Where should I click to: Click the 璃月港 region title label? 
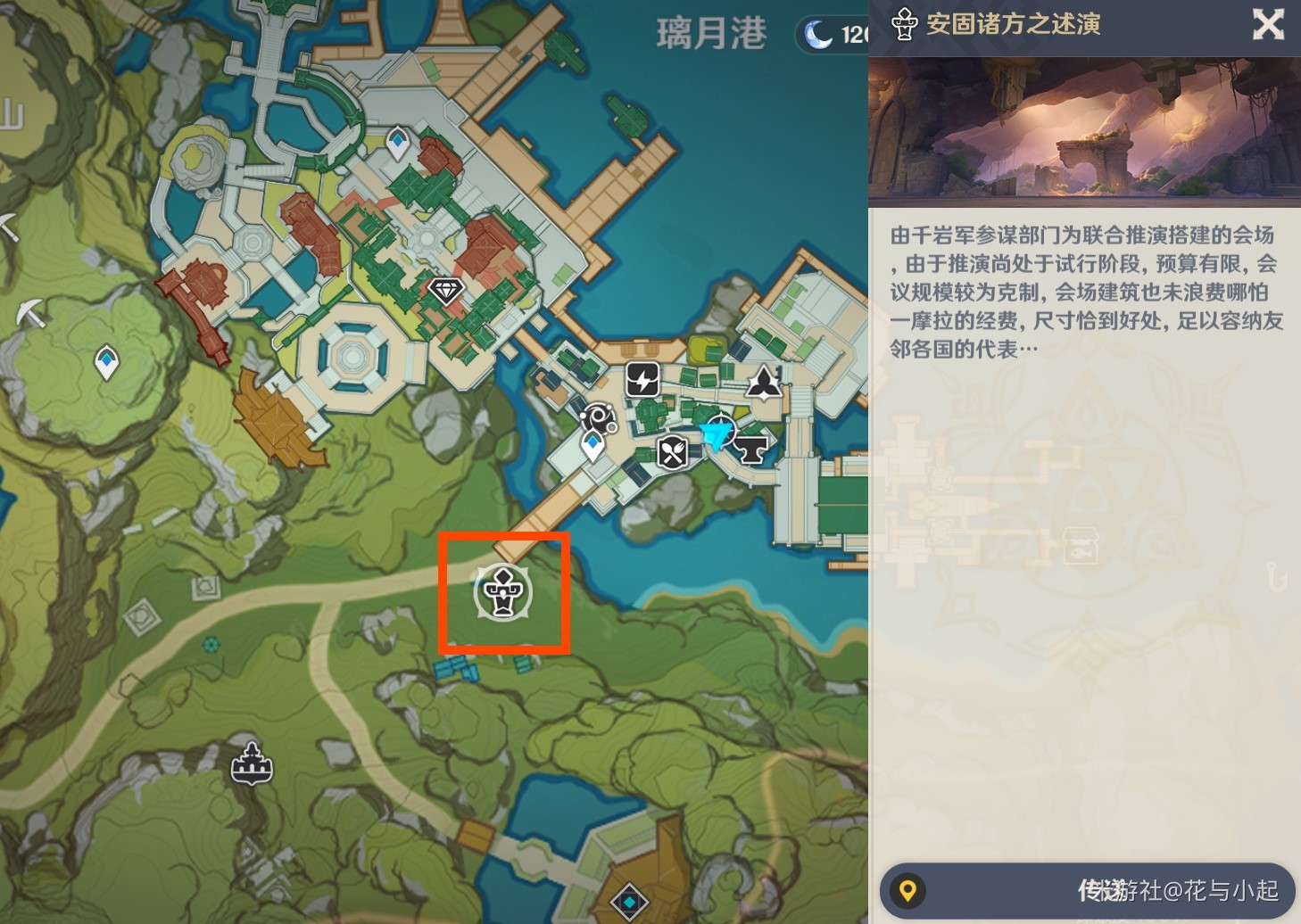711,34
